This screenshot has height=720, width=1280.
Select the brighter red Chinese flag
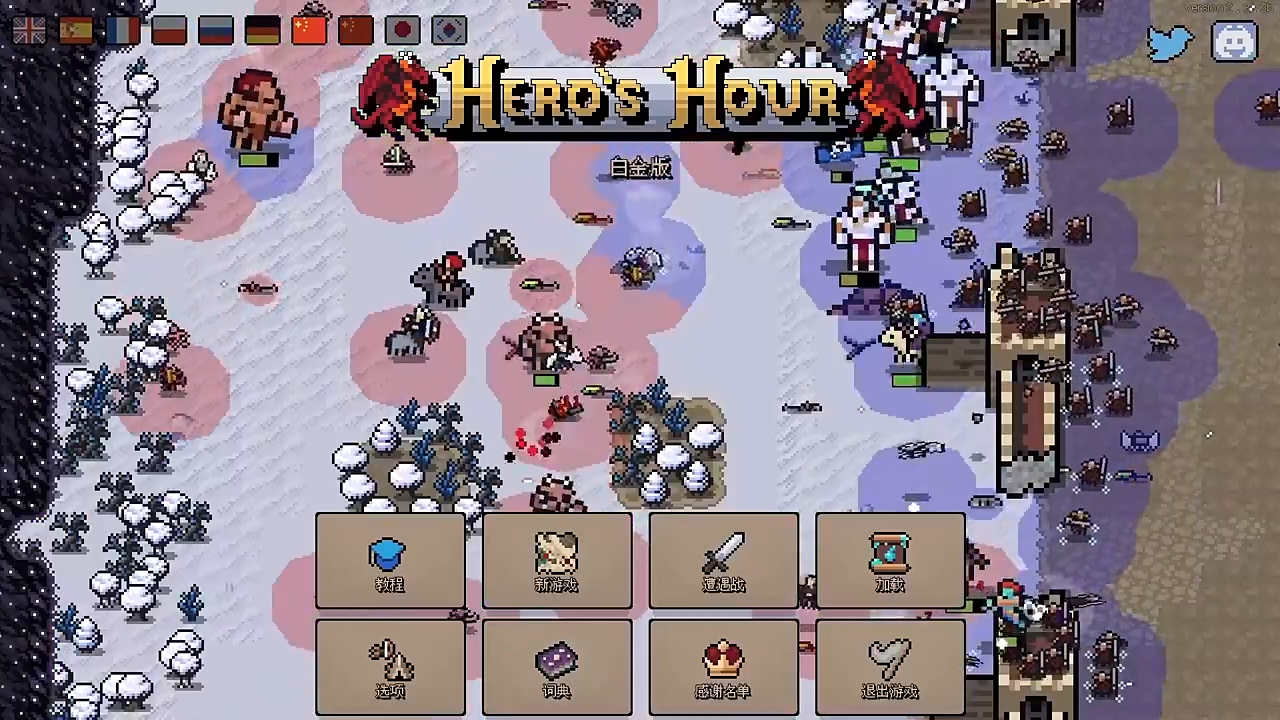click(x=309, y=31)
